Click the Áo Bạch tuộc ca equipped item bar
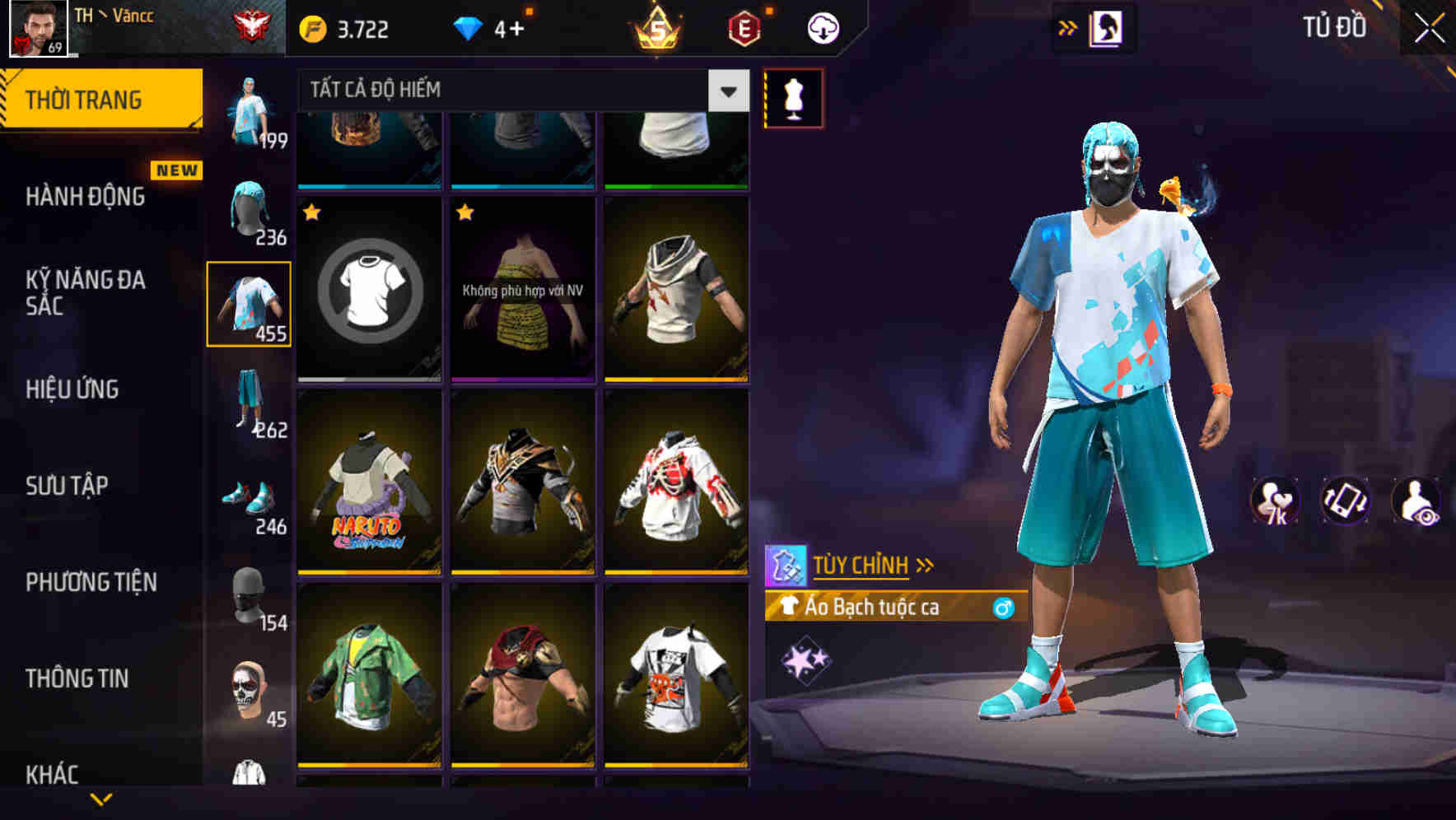 pos(894,609)
